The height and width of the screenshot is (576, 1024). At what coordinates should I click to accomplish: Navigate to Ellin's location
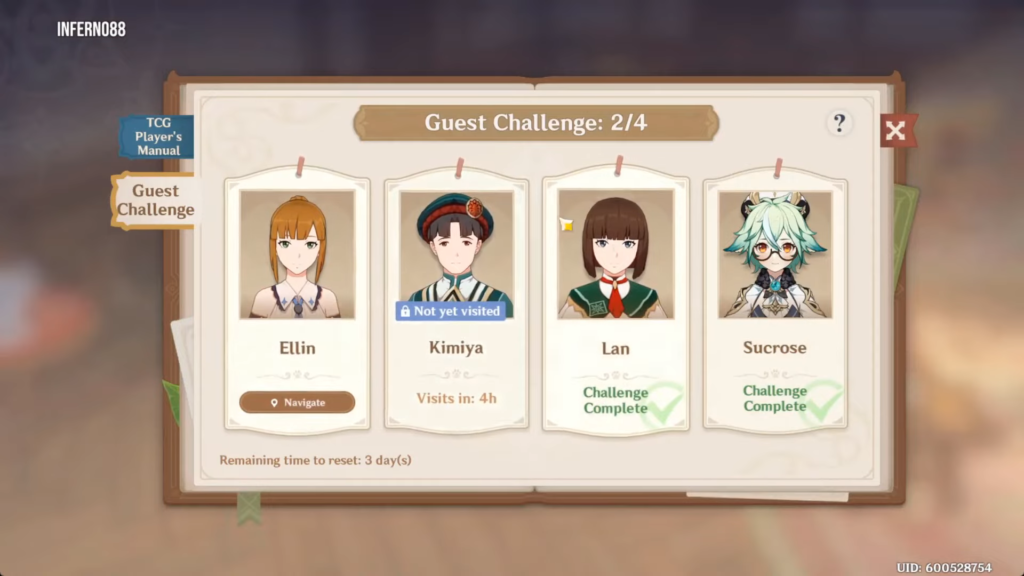[297, 402]
